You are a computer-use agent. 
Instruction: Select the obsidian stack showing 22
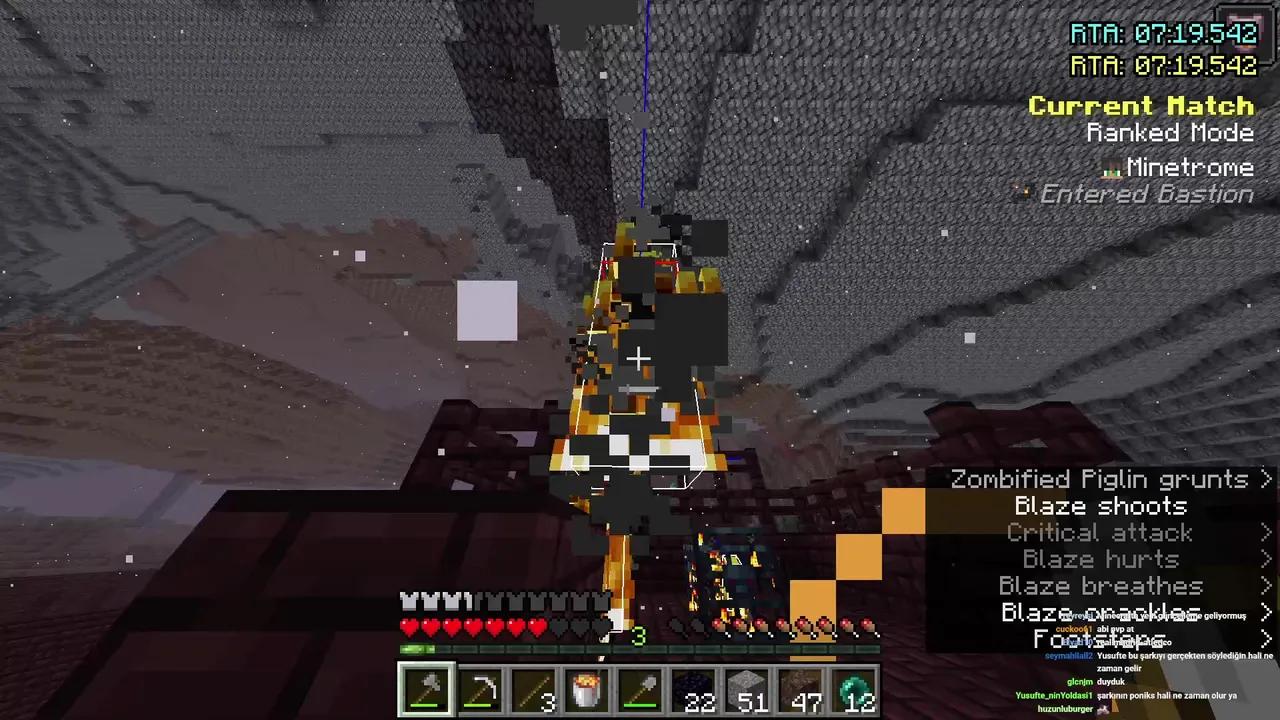click(x=694, y=687)
